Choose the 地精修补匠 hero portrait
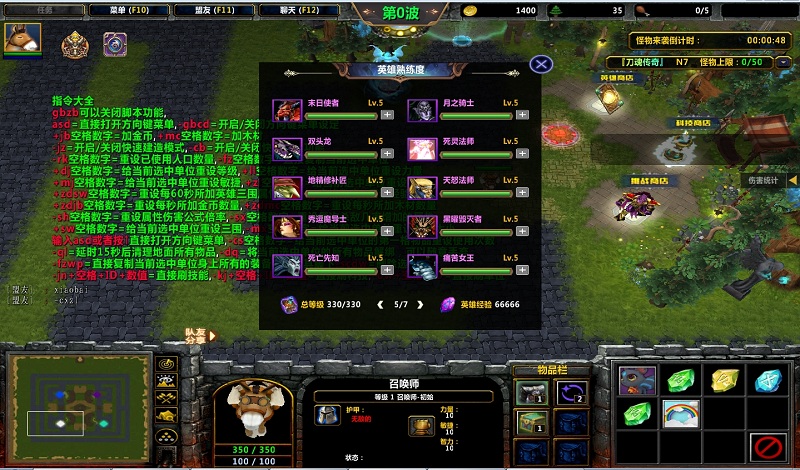The width and height of the screenshot is (800, 470). click(x=285, y=188)
